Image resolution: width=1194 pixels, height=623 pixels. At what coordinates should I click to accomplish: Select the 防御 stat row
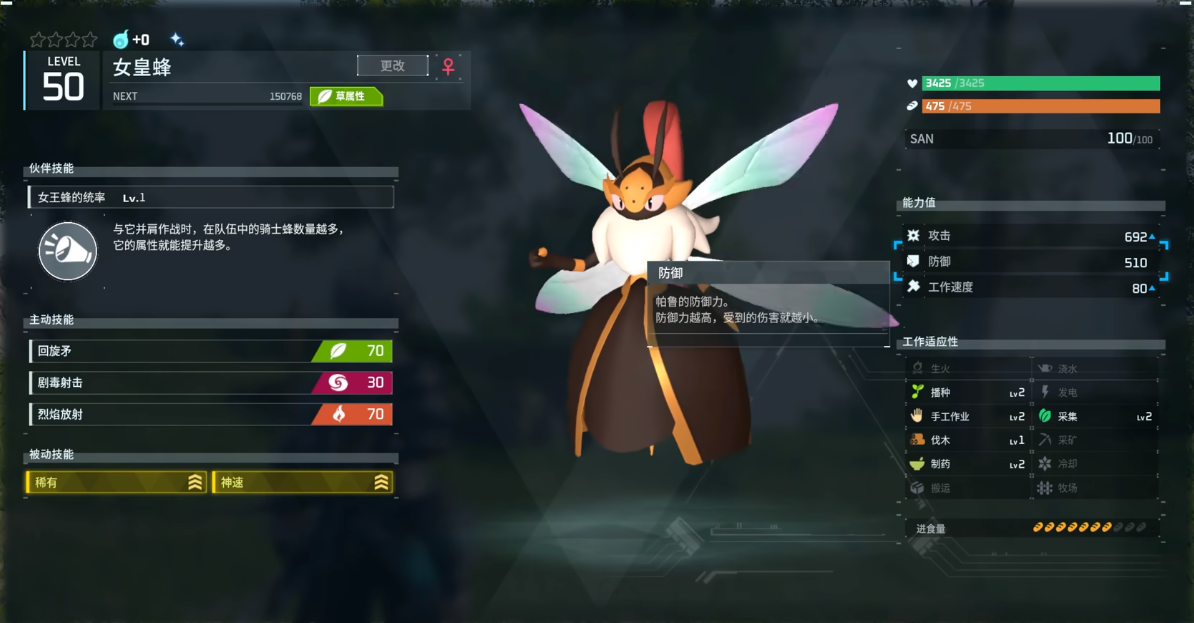point(1032,262)
